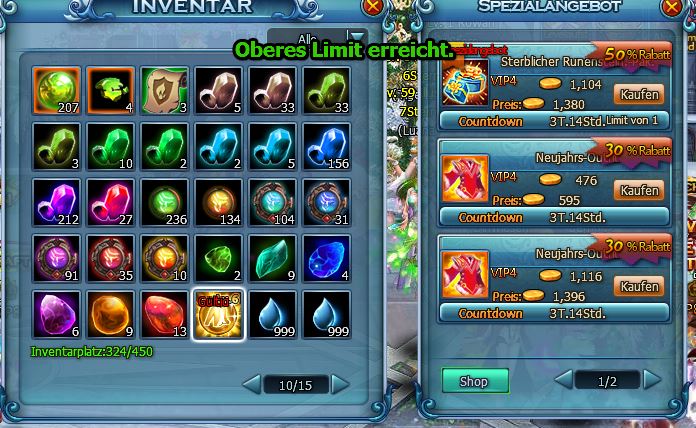
Task: Select the red egg stack of 13
Action: point(164,315)
